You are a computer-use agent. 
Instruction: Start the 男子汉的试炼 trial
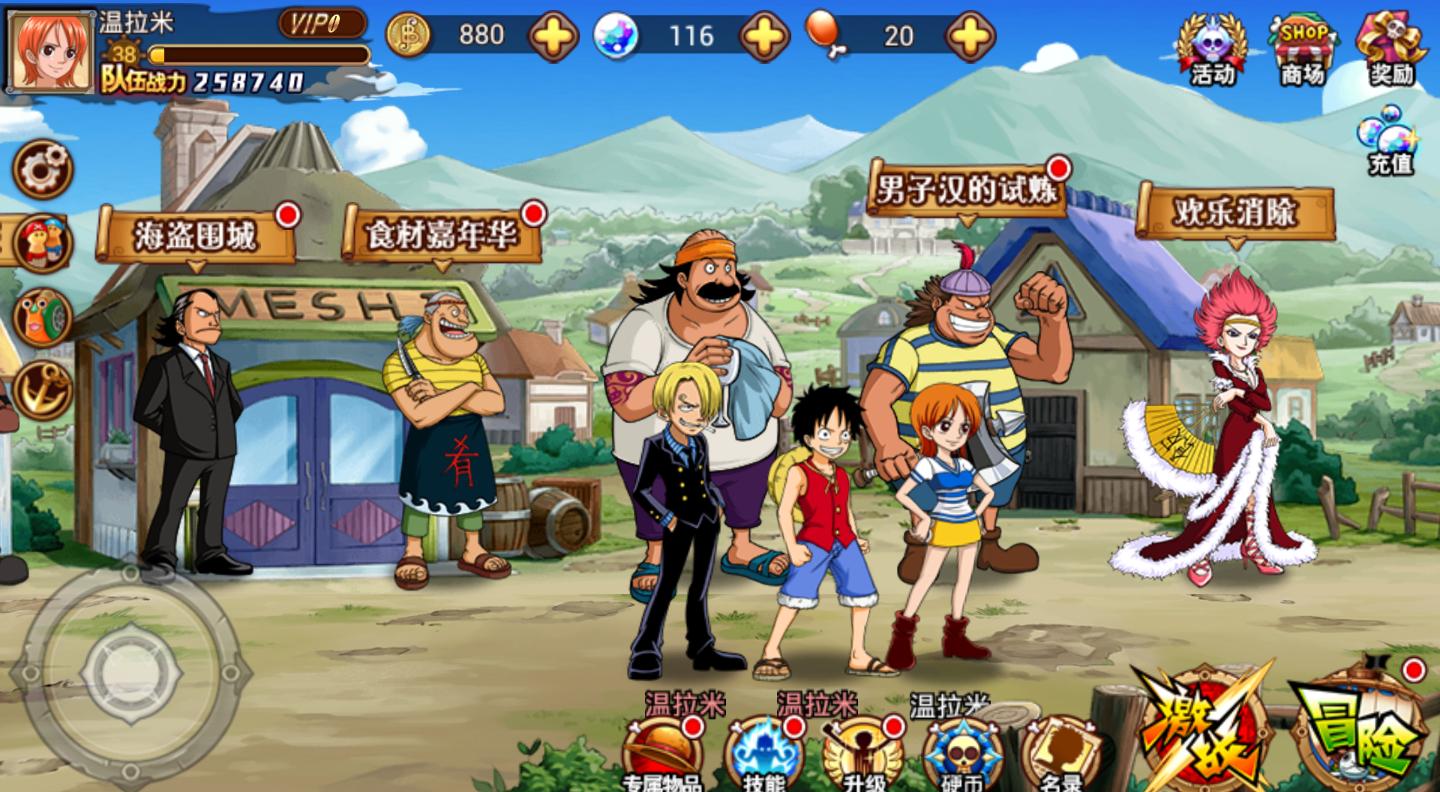click(965, 189)
